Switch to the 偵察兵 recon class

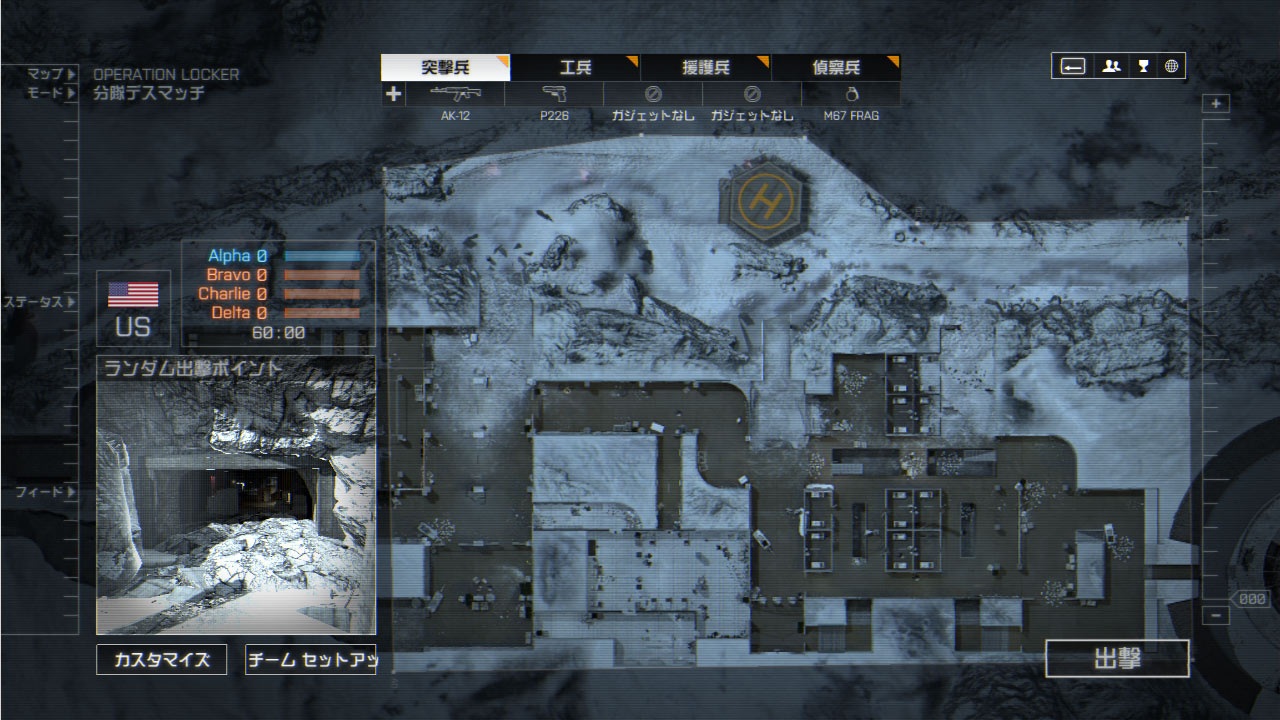836,68
